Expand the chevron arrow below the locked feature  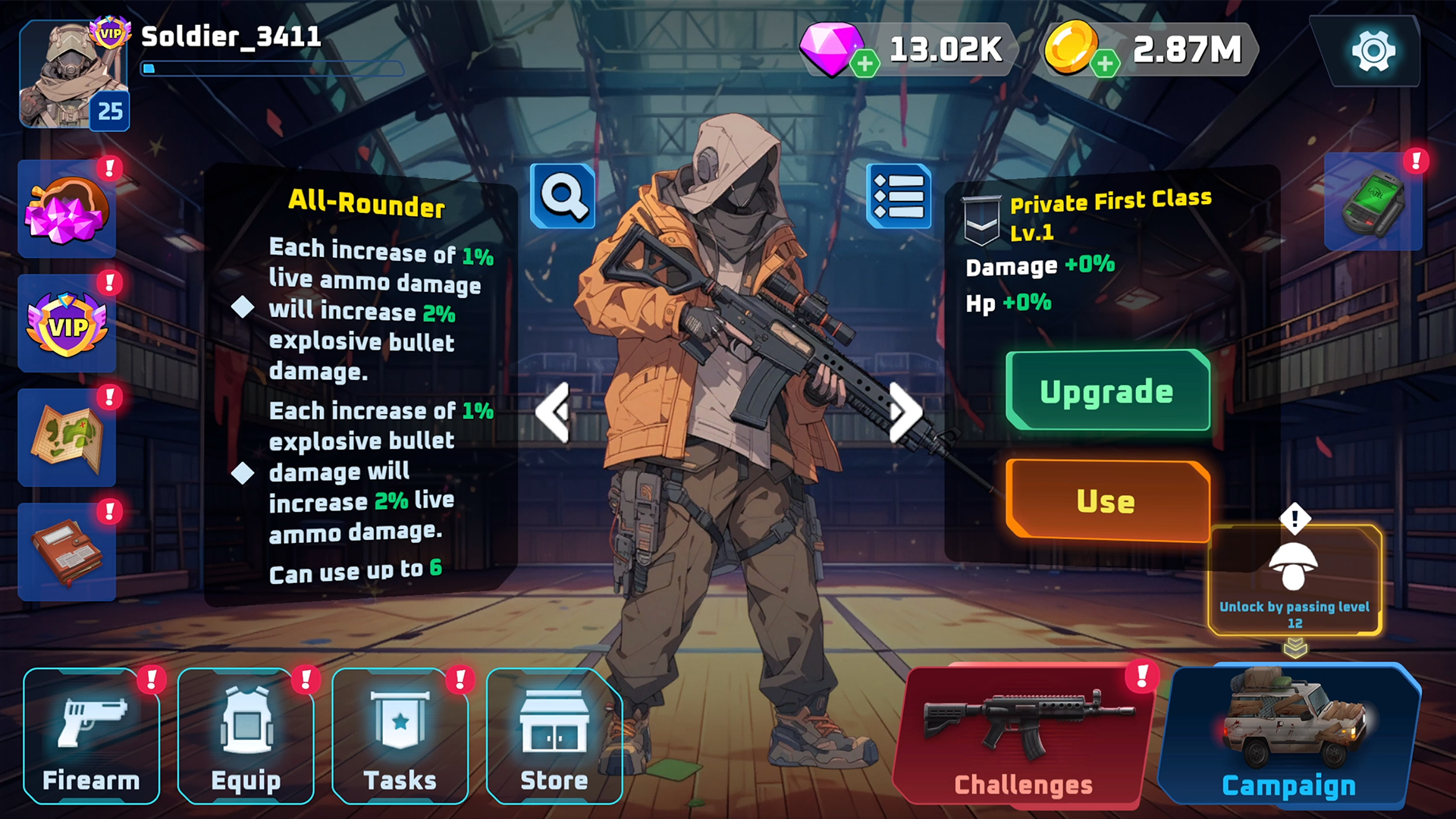pos(1294,646)
